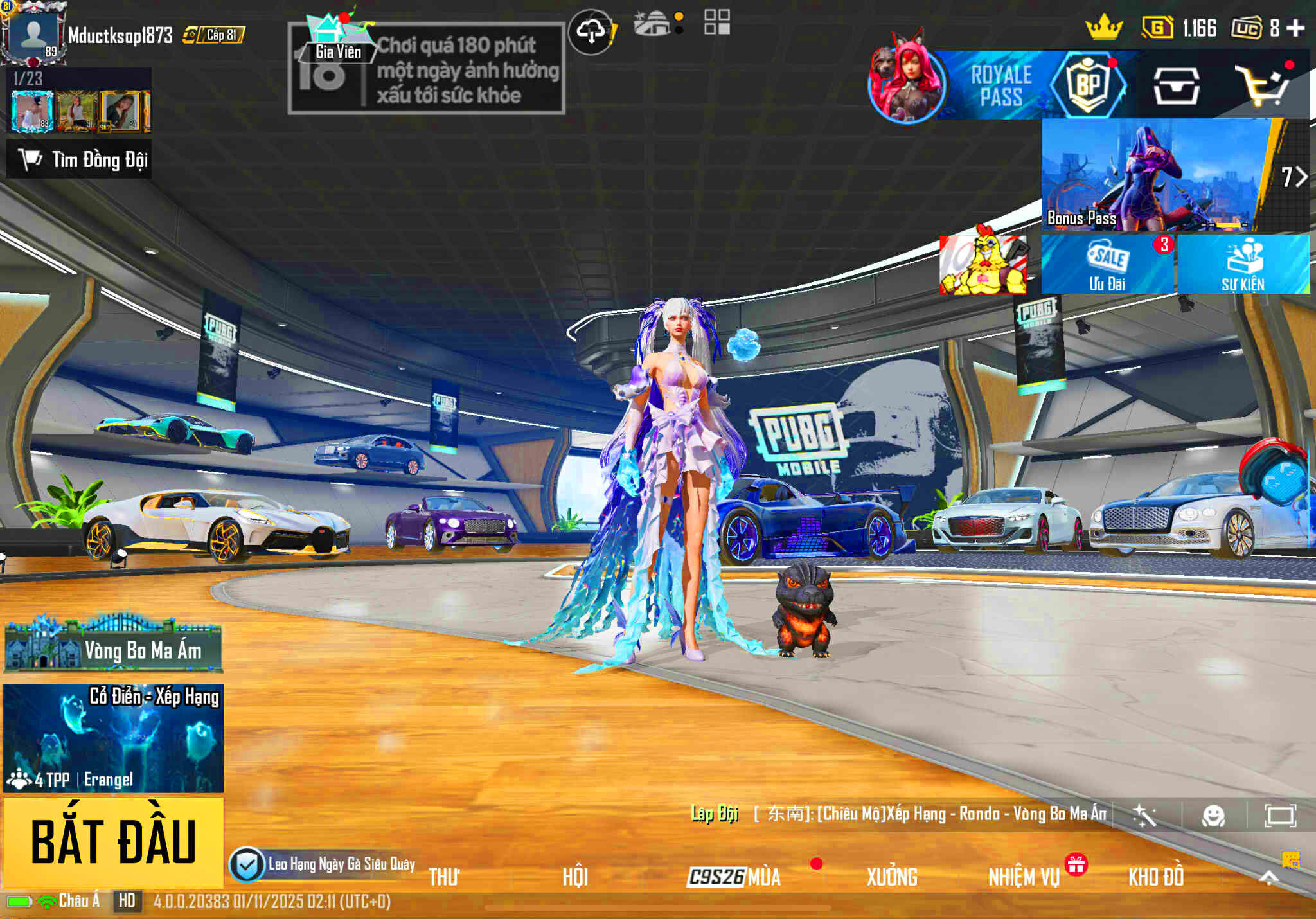This screenshot has height=919, width=1316.
Task: Open the BP points badge
Action: (x=1087, y=83)
